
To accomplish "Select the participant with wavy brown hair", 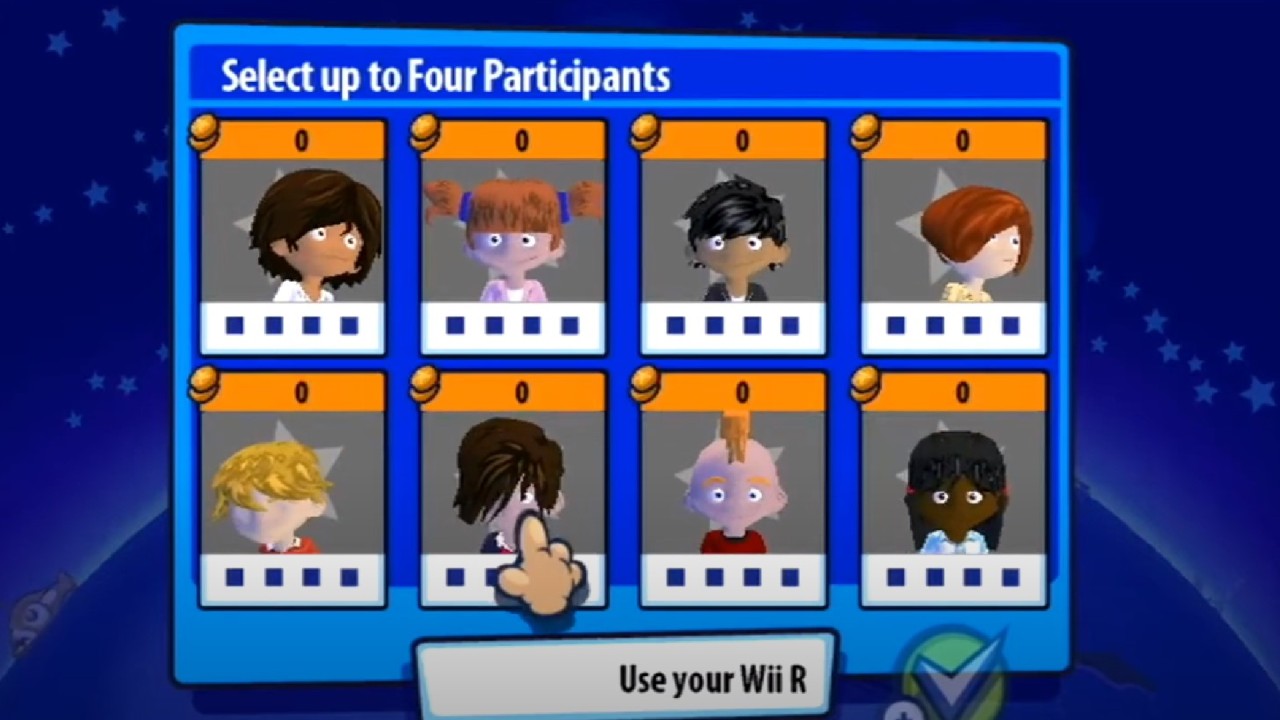I will pos(293,236).
